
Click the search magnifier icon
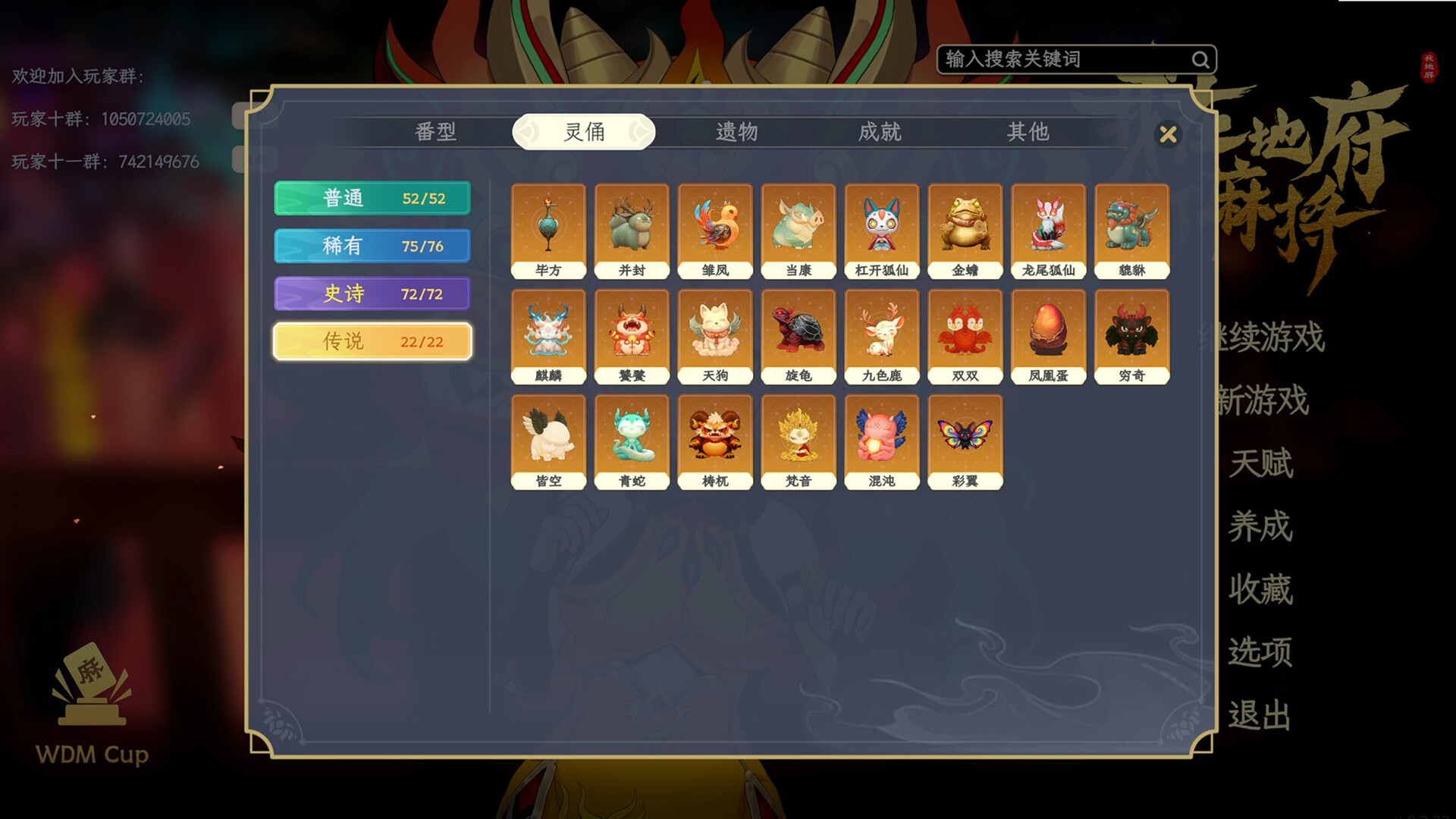click(x=1200, y=58)
